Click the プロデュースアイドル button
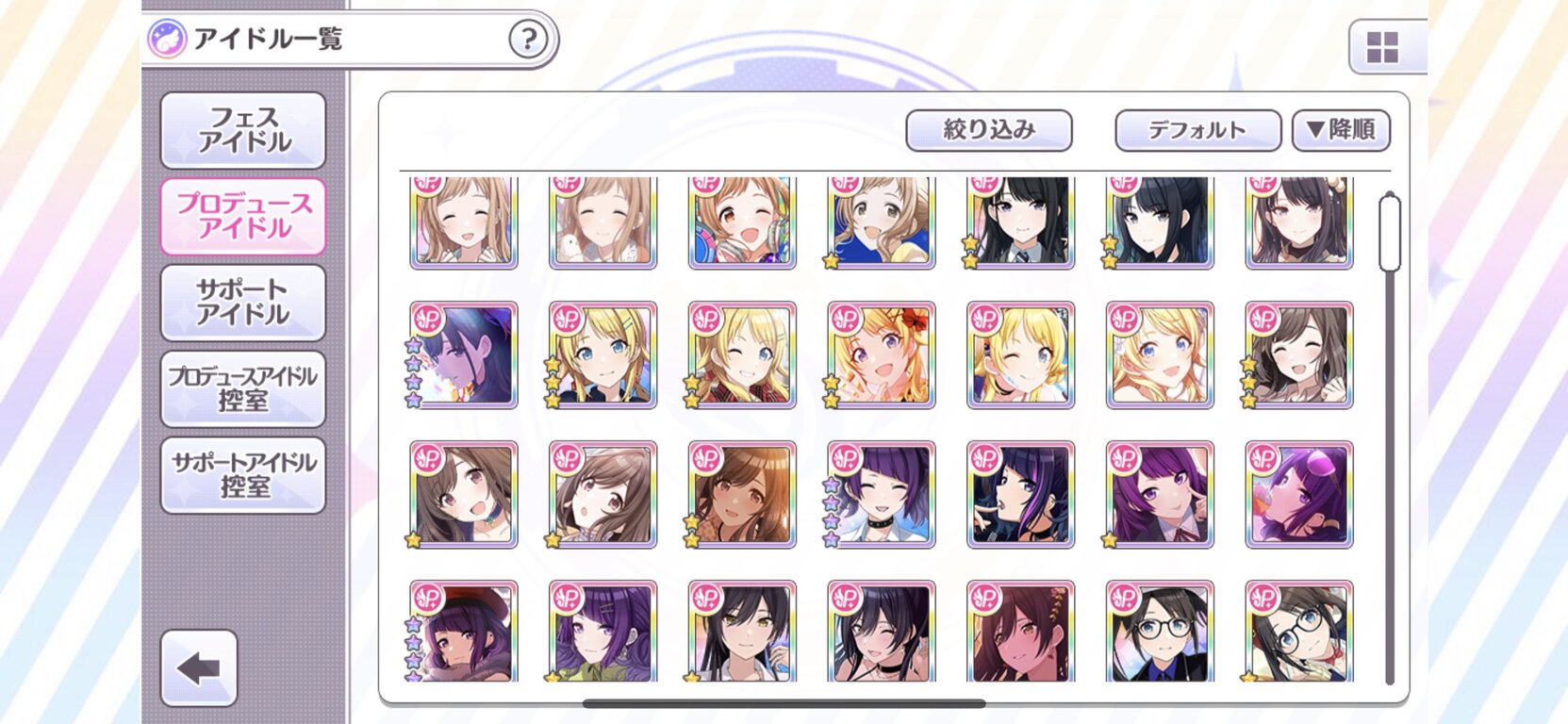Screen dimensions: 1568x724 pyautogui.click(x=243, y=217)
